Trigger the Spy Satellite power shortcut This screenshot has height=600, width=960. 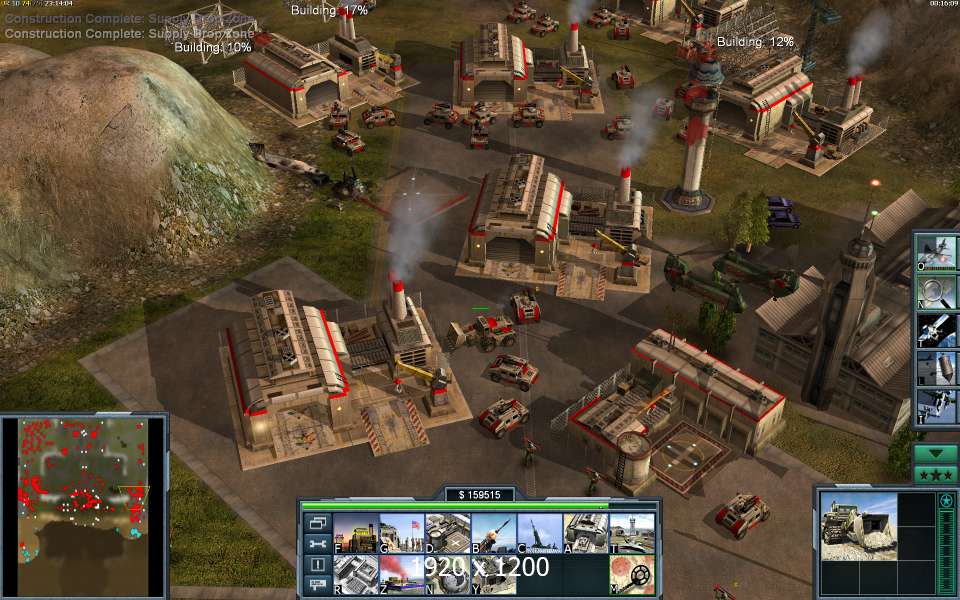tap(937, 329)
